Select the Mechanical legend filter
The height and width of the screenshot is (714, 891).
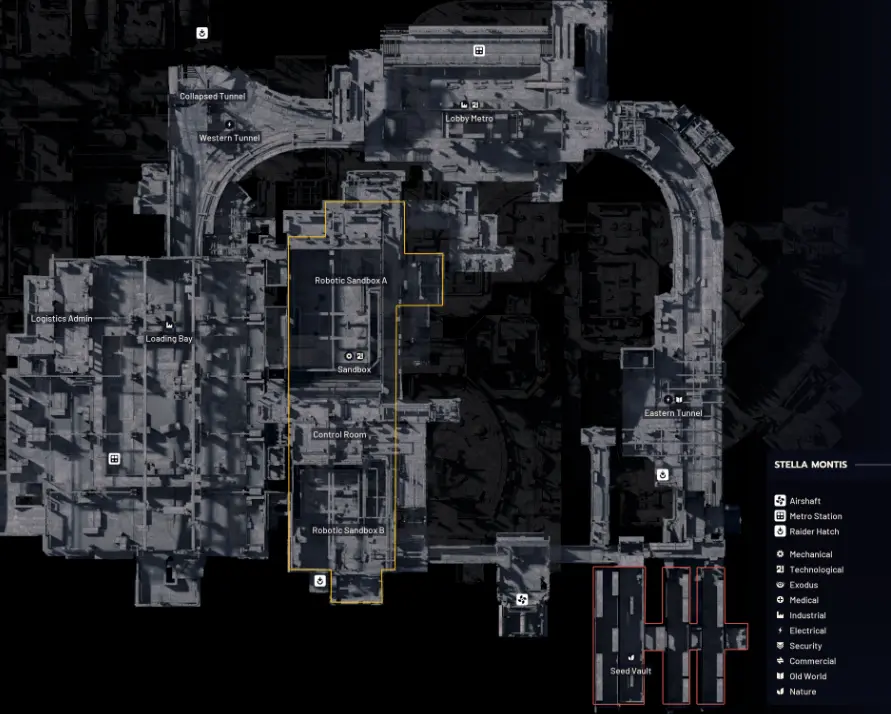pos(810,554)
